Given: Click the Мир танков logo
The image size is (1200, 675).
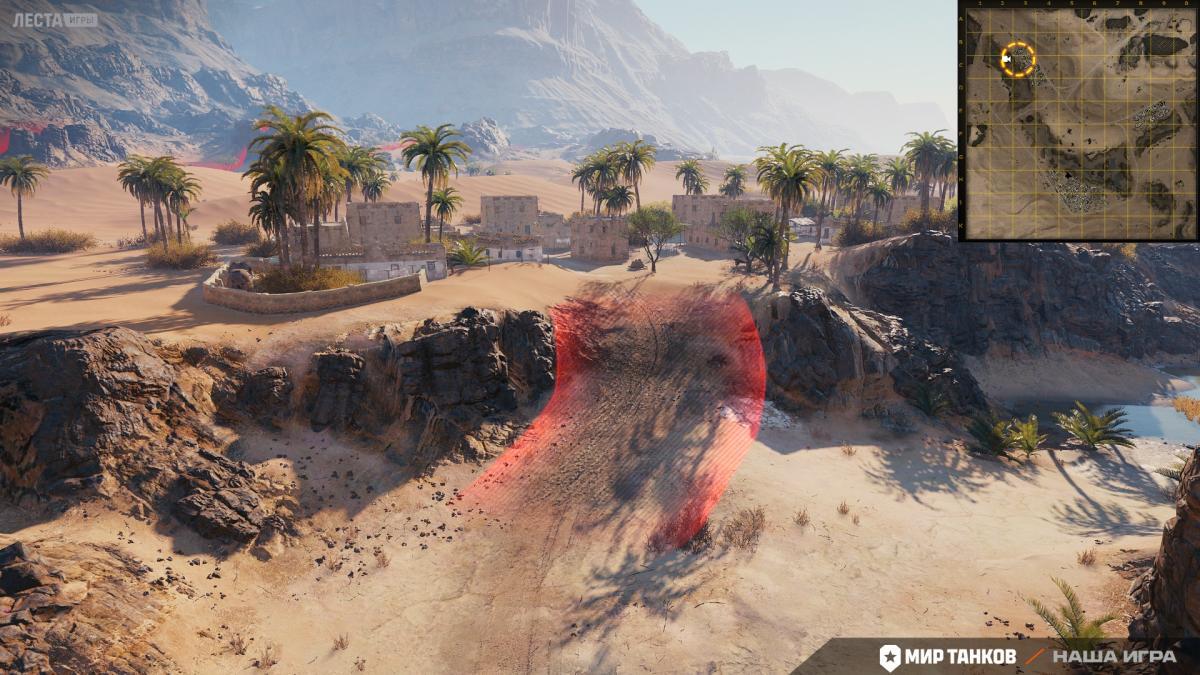Looking at the screenshot, I should pos(948,656).
